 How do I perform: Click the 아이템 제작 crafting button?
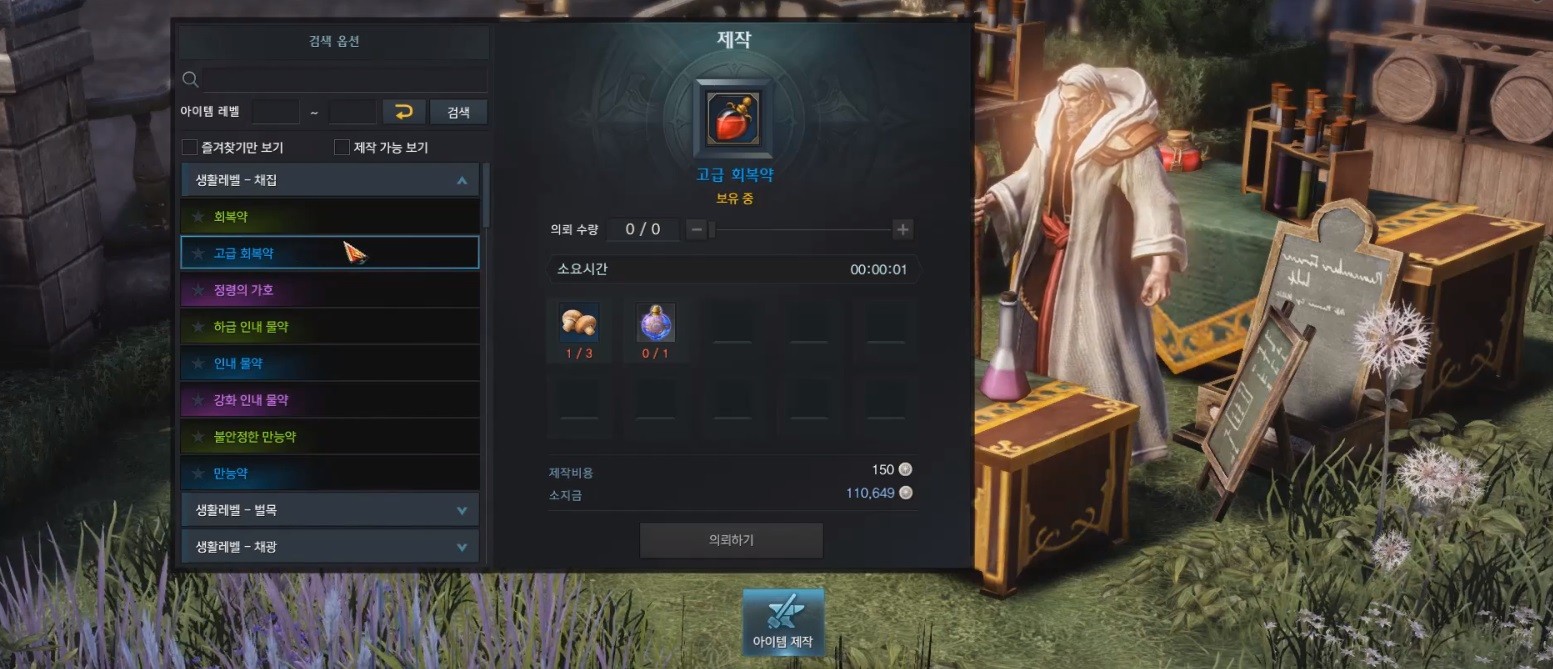(783, 622)
